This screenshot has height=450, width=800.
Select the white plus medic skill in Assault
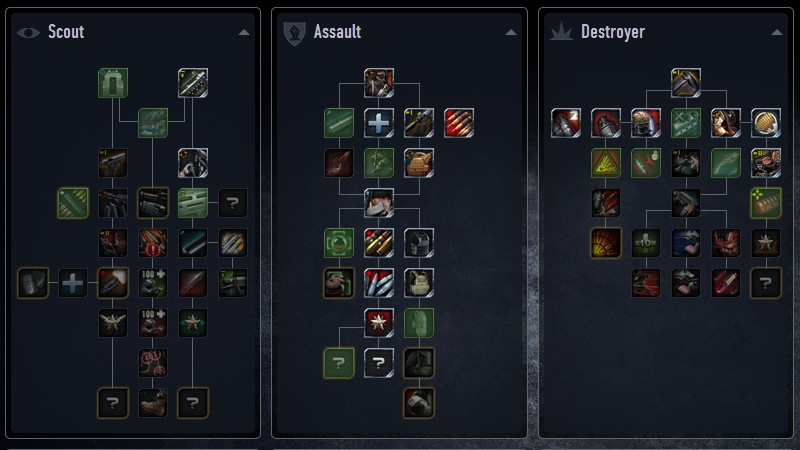coord(378,122)
